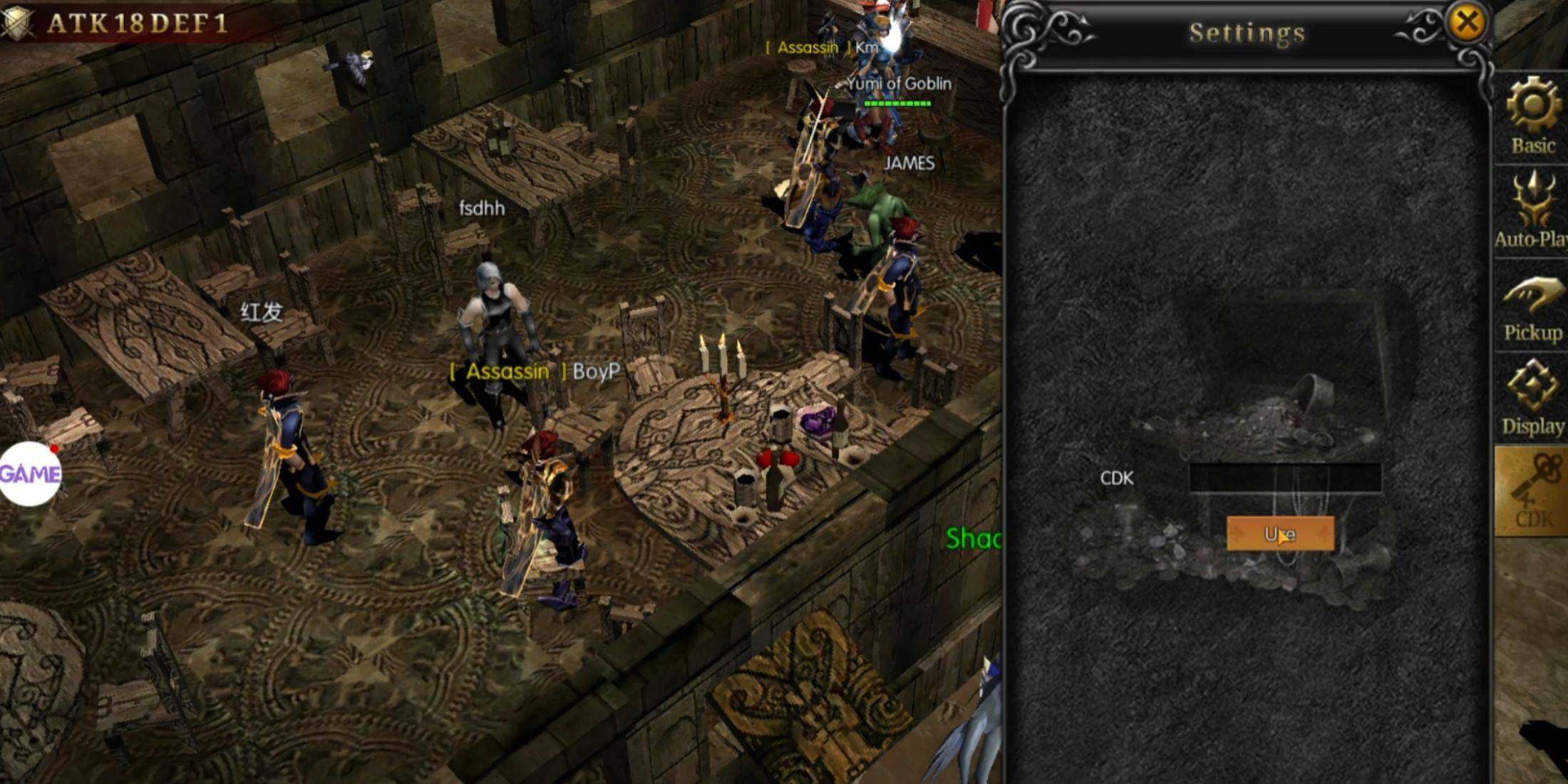Select player JAMES
This screenshot has width=1568, height=784.
click(x=909, y=164)
